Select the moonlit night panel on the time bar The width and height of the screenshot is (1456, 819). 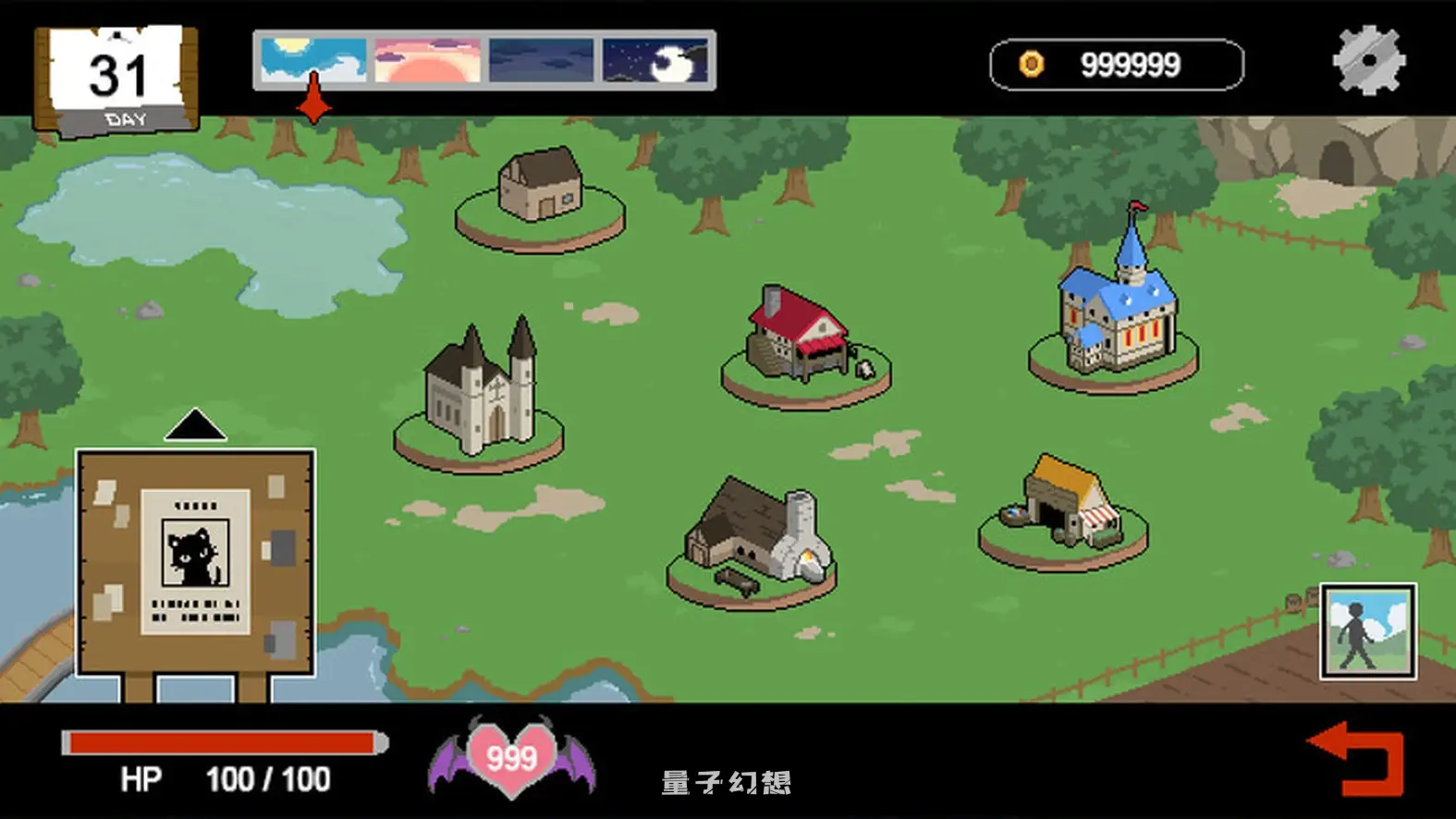point(654,60)
